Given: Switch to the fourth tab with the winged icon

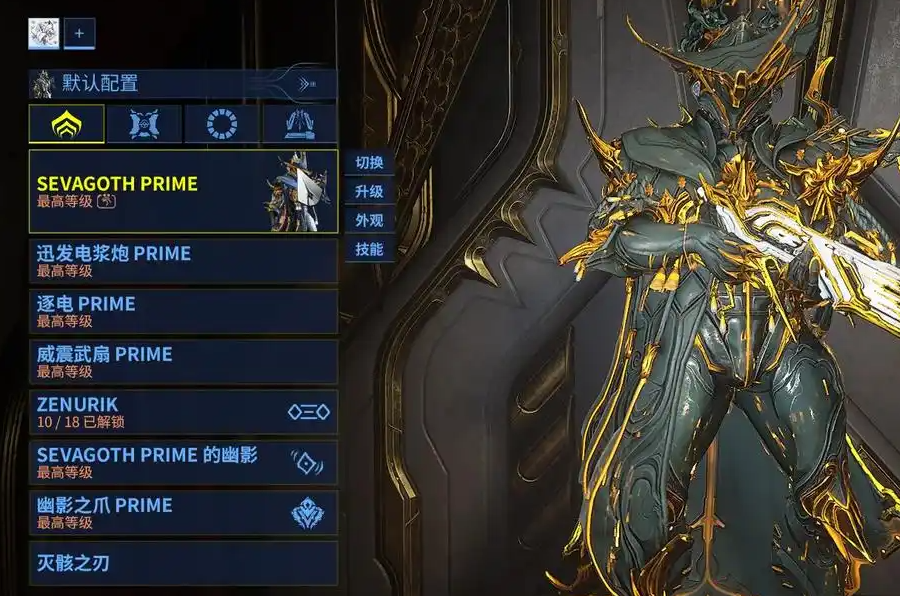Looking at the screenshot, I should tap(299, 124).
